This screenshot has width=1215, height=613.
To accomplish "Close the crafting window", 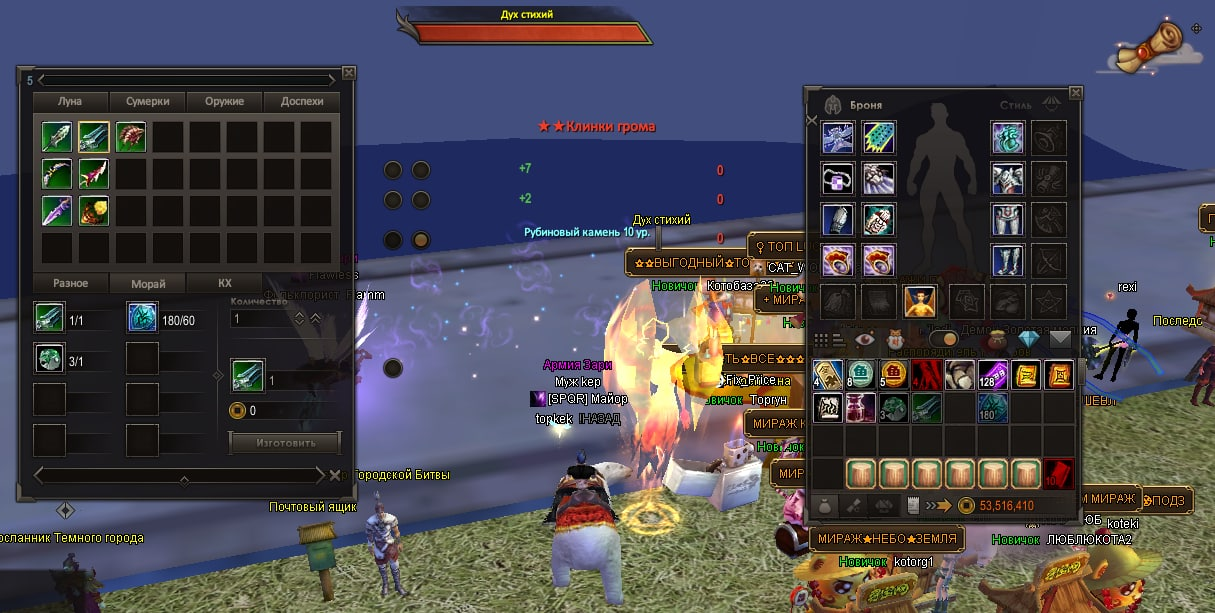I will 348,72.
